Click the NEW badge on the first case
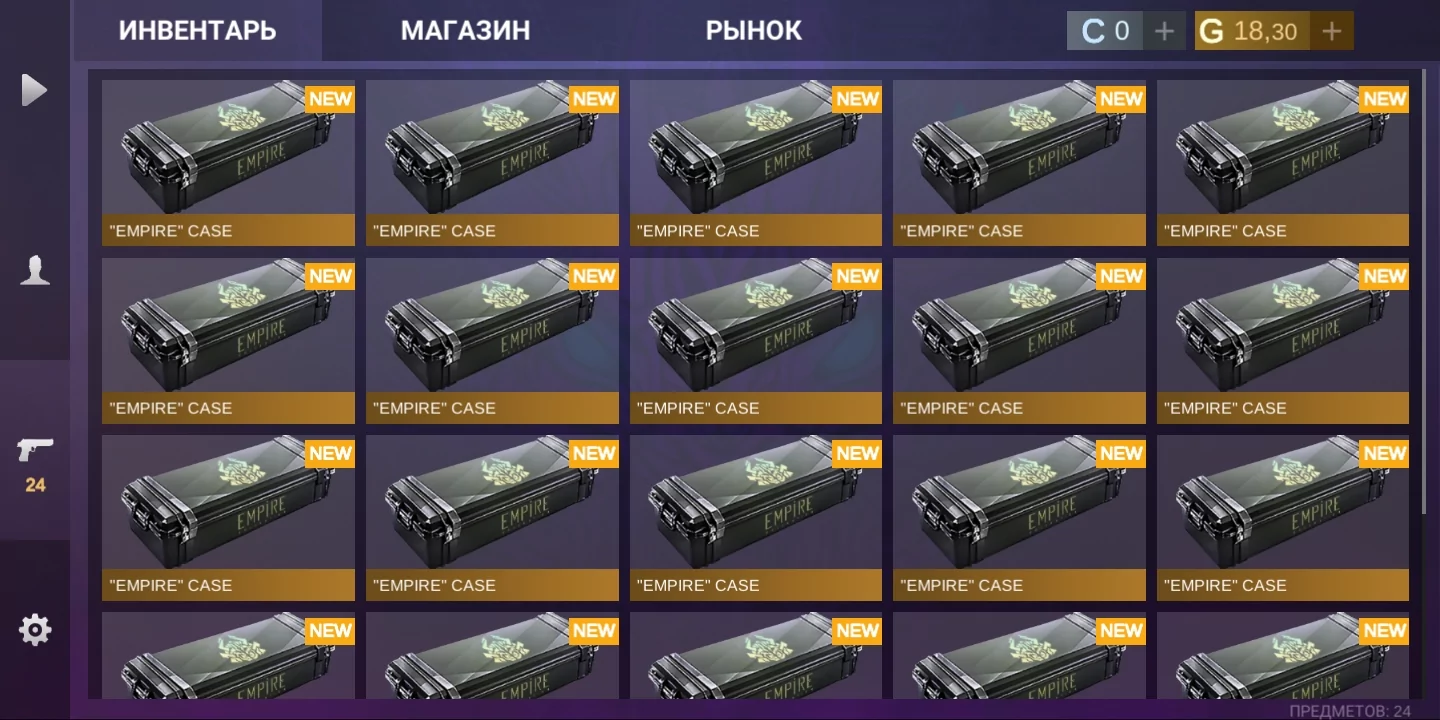The width and height of the screenshot is (1440, 720). coord(330,99)
